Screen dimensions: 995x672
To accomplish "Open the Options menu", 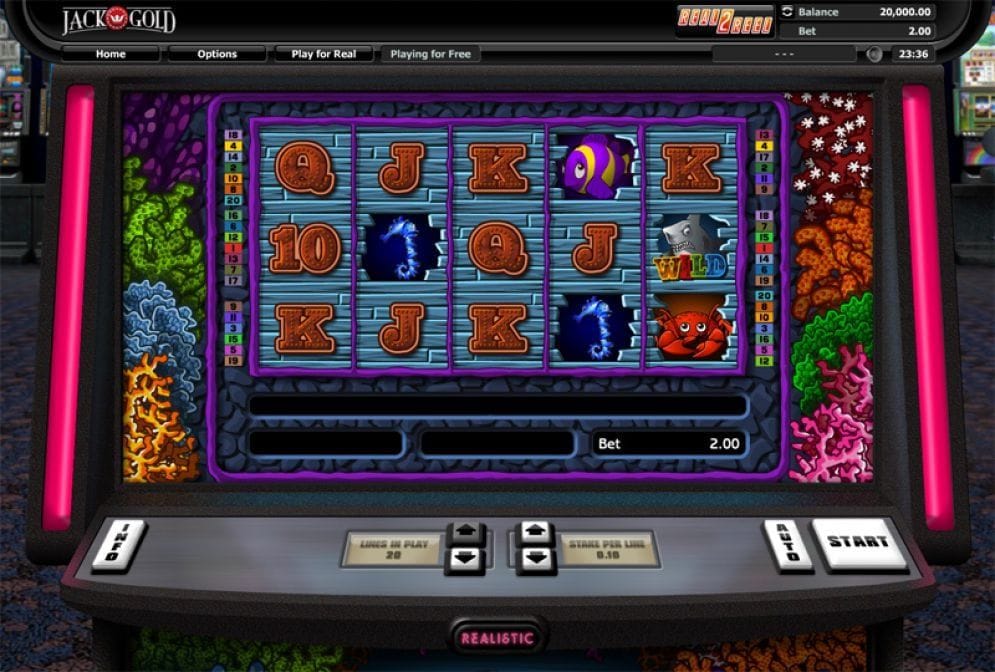I will pyautogui.click(x=217, y=54).
